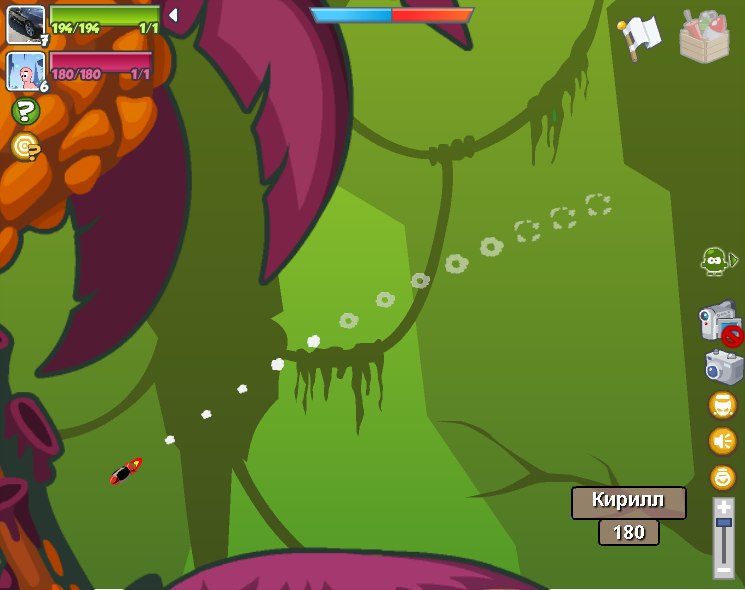Select the pink character player portrait

[x=25, y=71]
